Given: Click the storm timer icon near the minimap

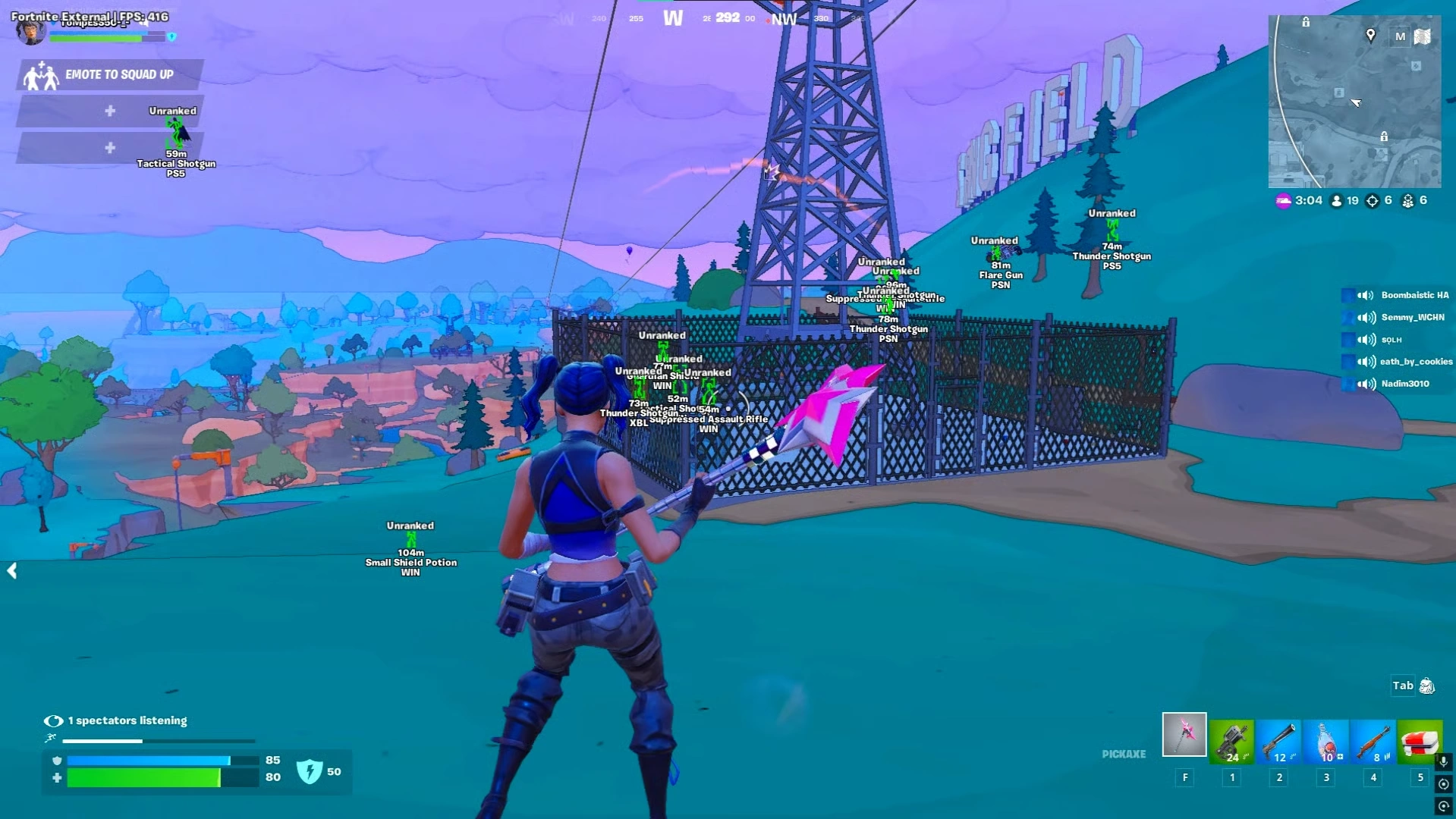Looking at the screenshot, I should (1283, 200).
